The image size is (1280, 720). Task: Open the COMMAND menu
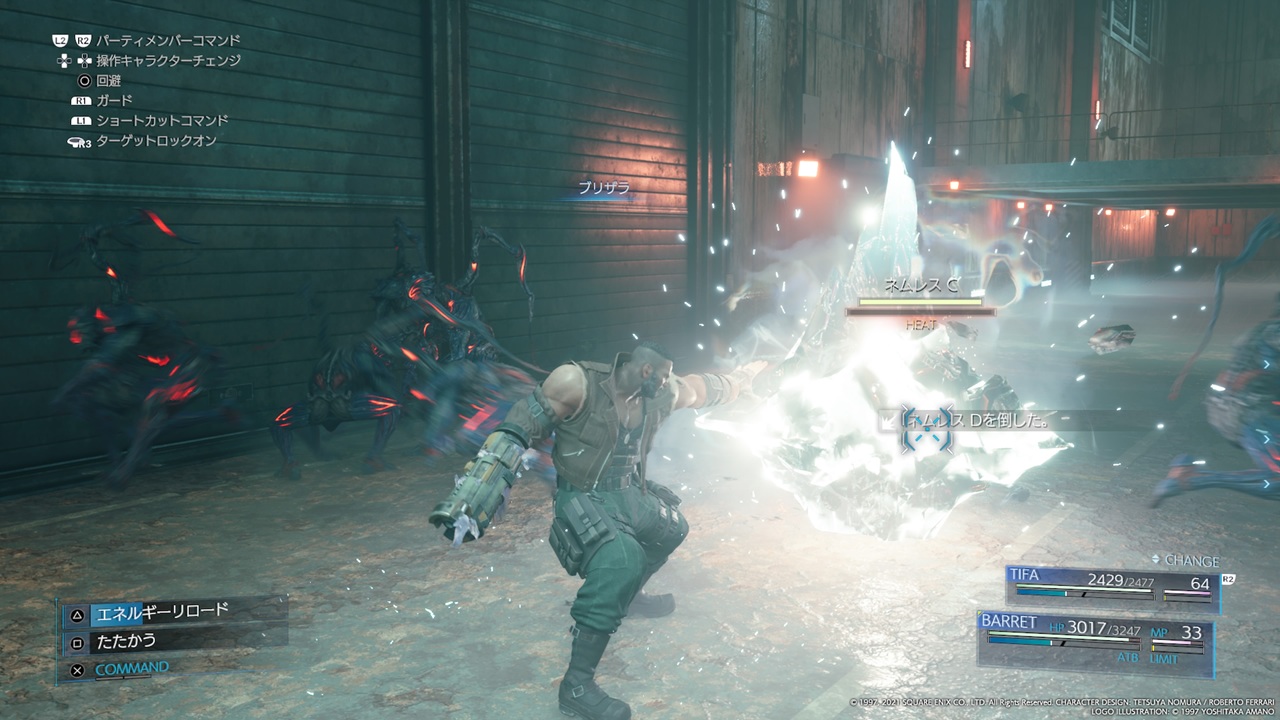[131, 668]
